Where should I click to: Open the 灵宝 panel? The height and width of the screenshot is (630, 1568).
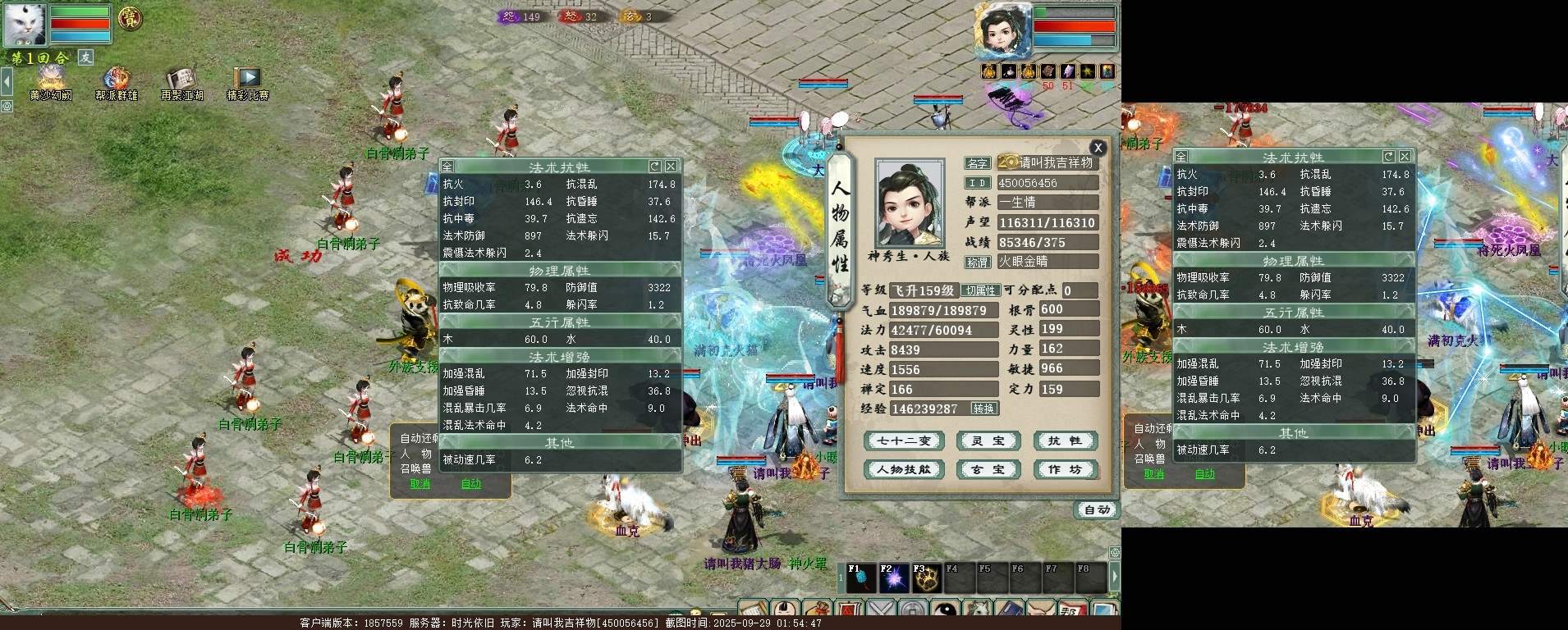coord(988,441)
